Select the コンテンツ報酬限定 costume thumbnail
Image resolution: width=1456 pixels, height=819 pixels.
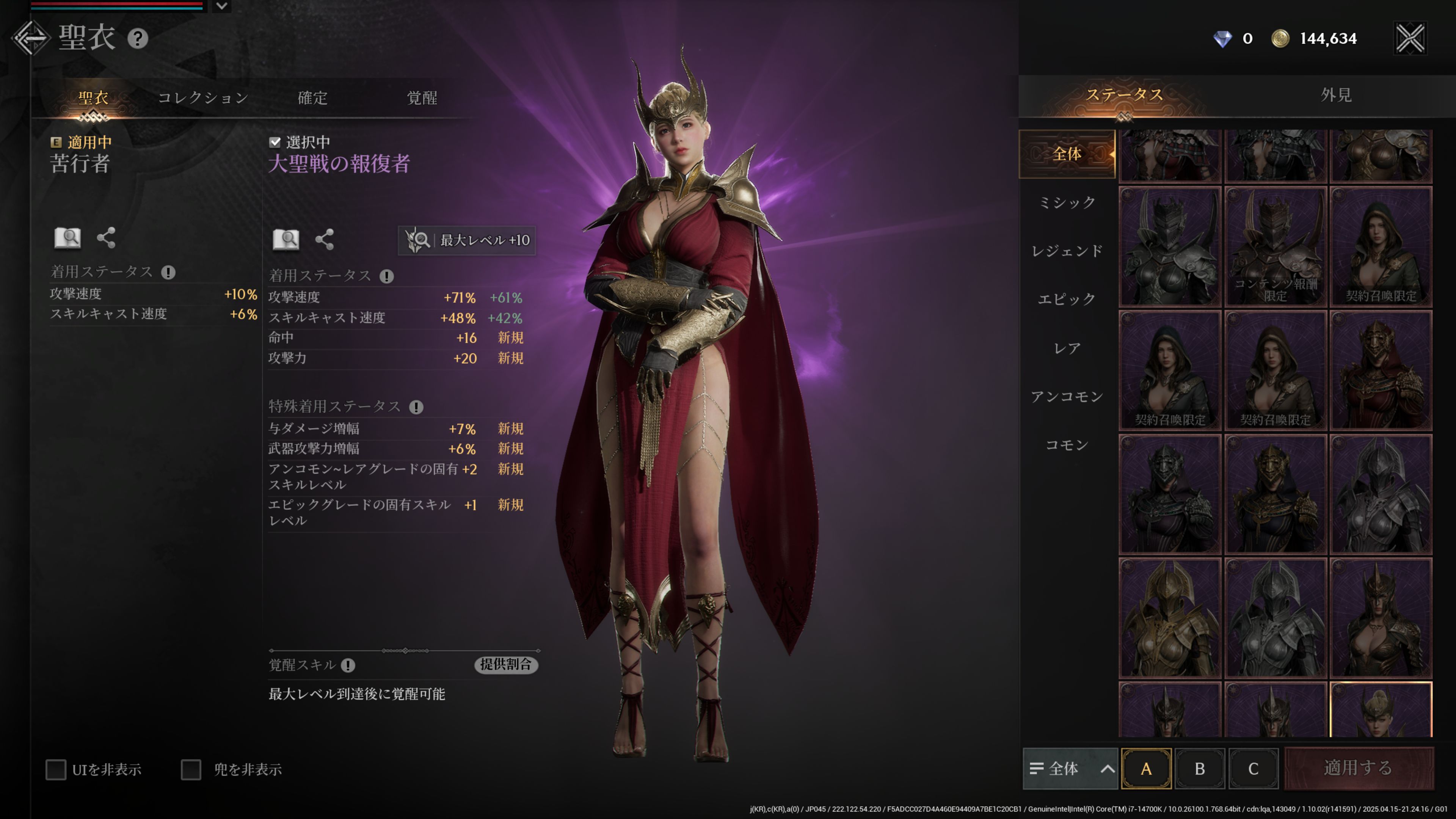click(1275, 247)
